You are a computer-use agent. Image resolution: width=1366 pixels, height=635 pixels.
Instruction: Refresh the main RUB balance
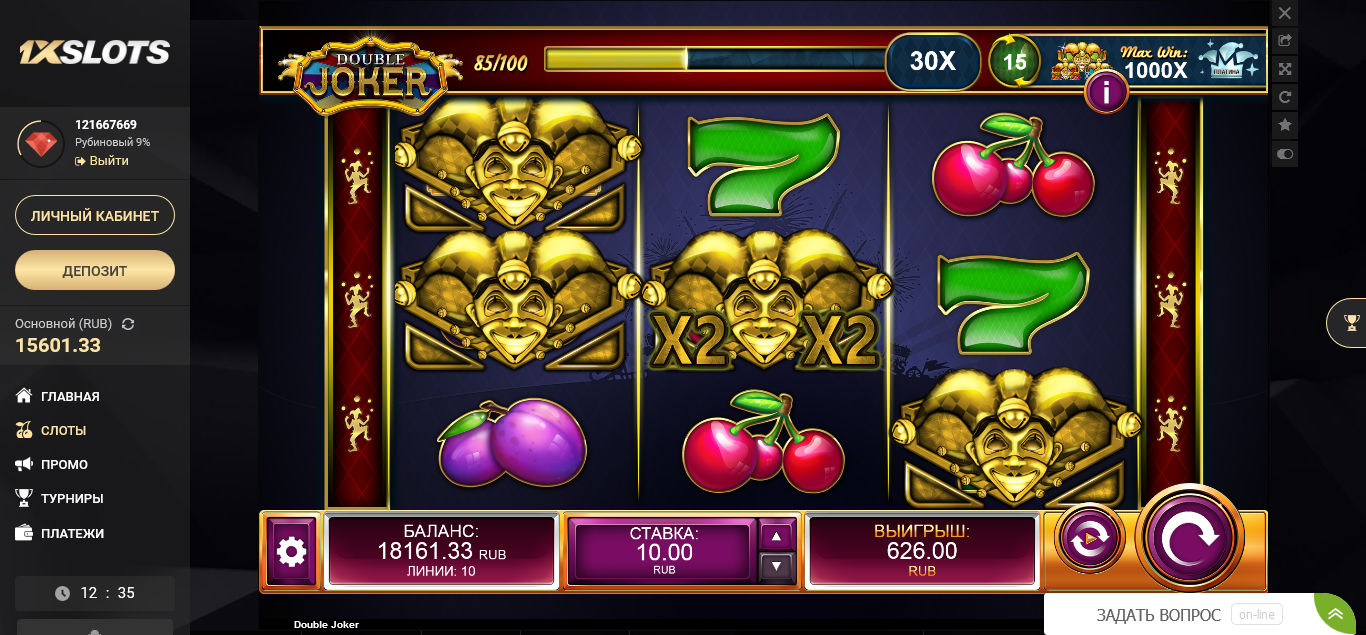[x=128, y=324]
